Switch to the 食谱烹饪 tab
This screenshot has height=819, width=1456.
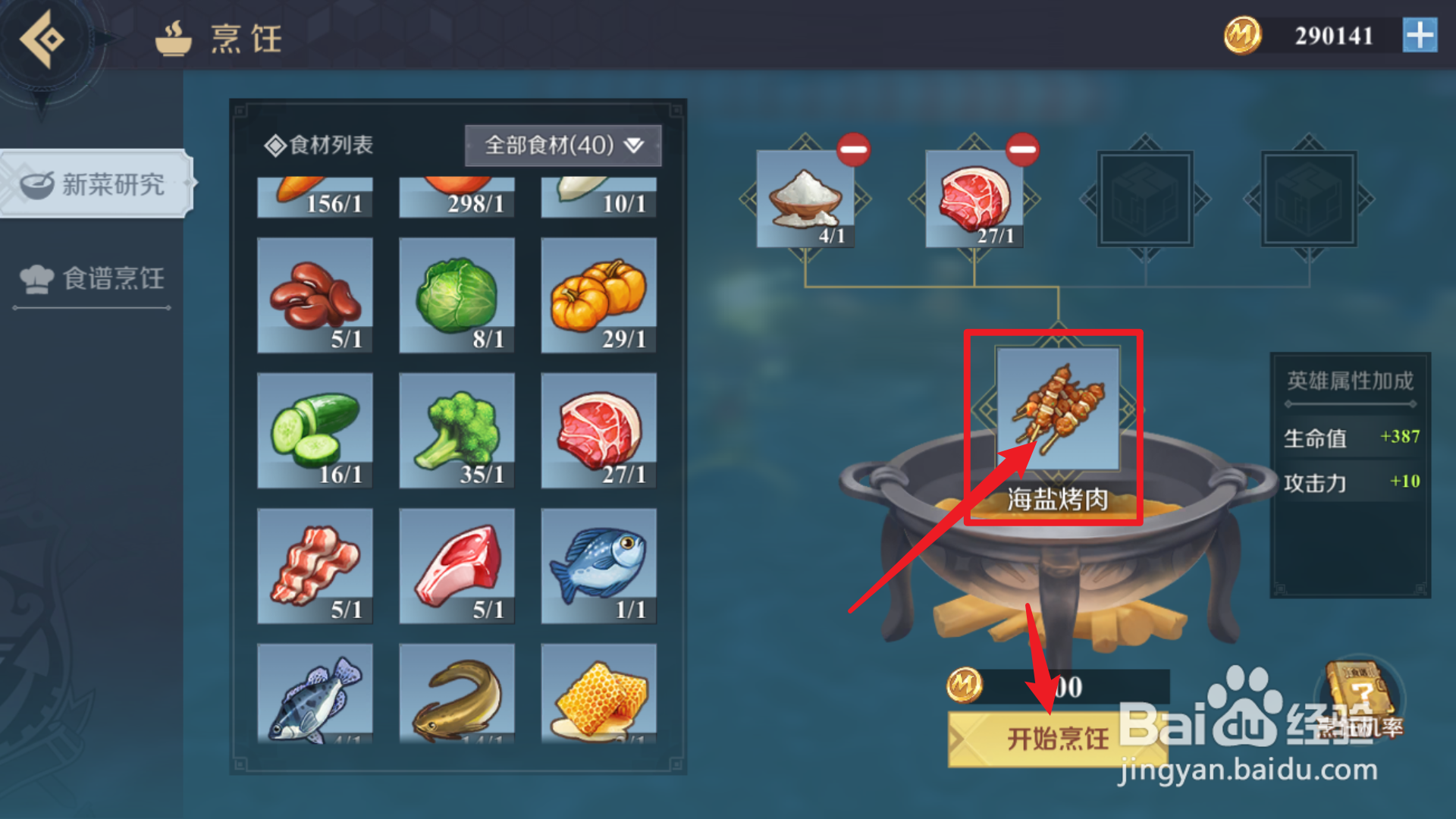pos(91,279)
